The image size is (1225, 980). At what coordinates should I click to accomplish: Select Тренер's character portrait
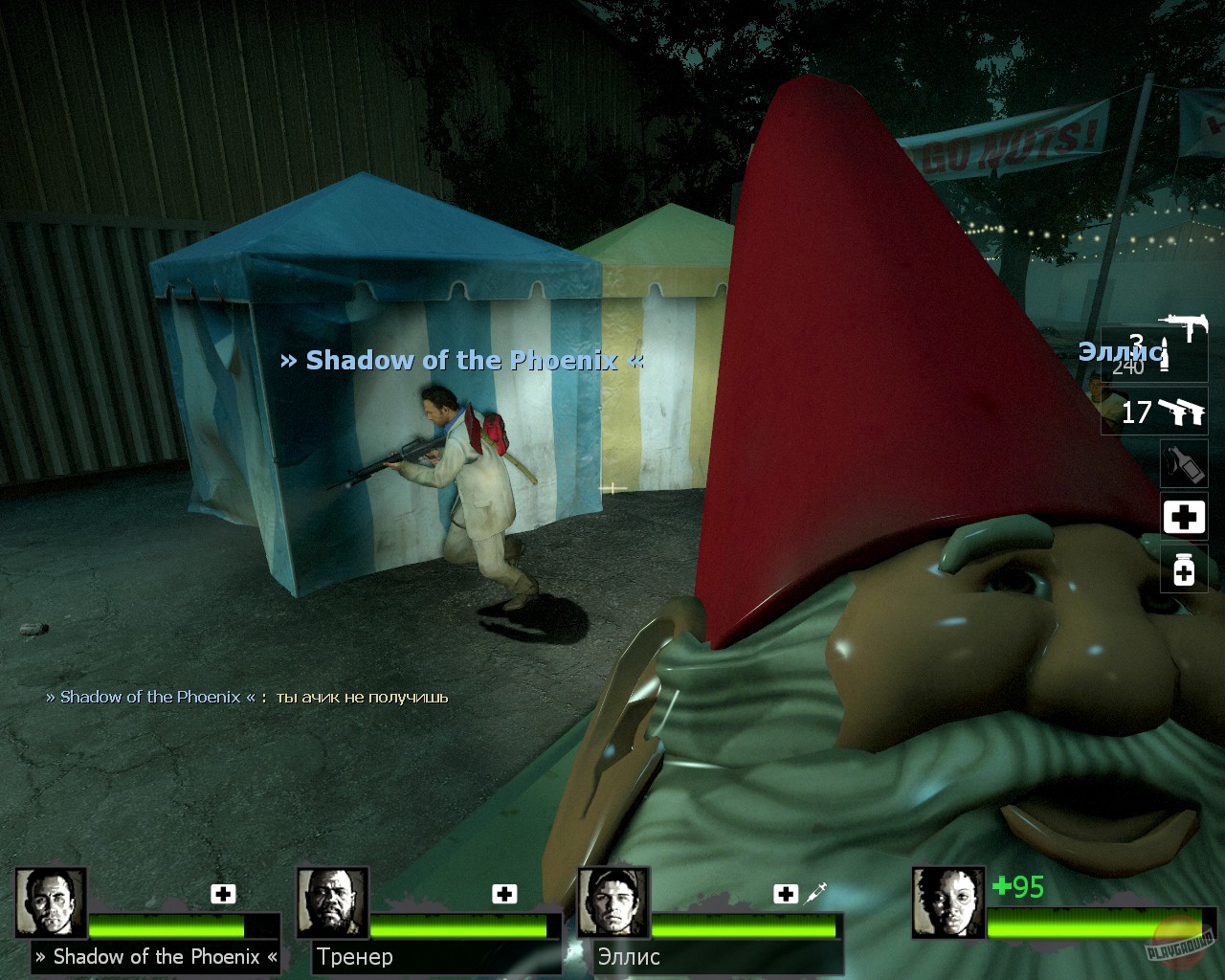click(332, 902)
